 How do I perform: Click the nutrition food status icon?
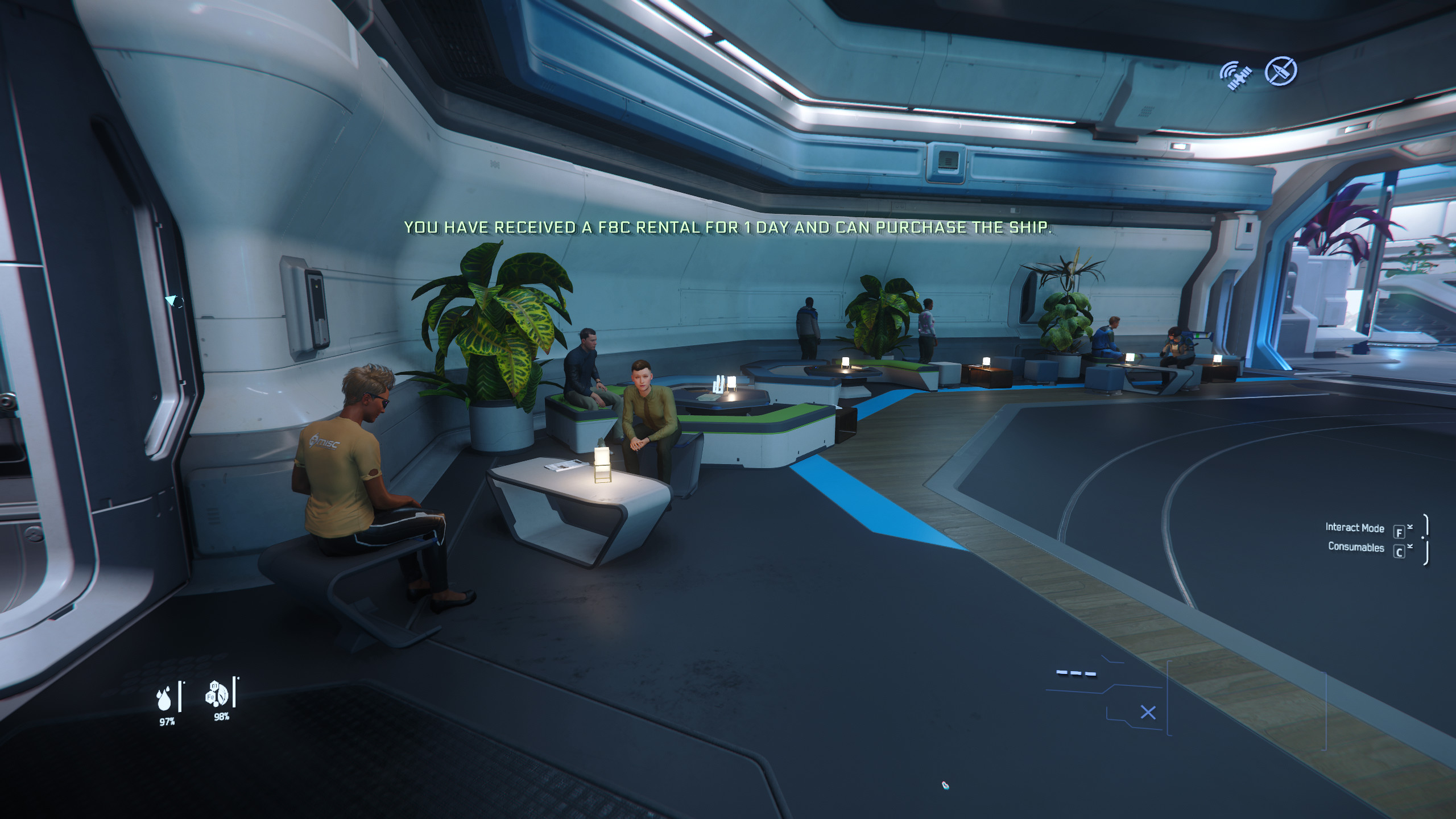click(217, 694)
